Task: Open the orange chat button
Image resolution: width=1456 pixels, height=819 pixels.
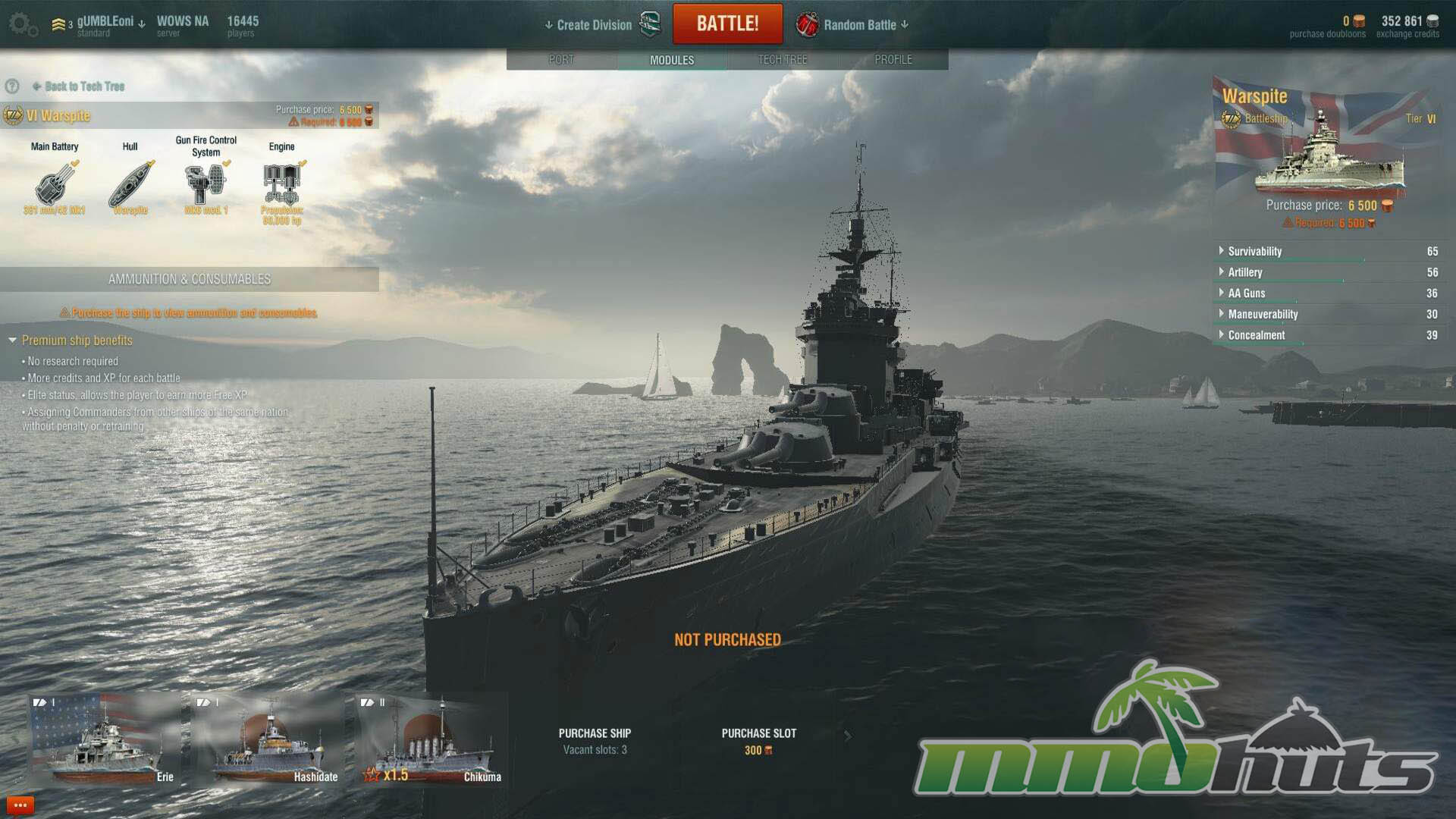Action: [x=20, y=805]
